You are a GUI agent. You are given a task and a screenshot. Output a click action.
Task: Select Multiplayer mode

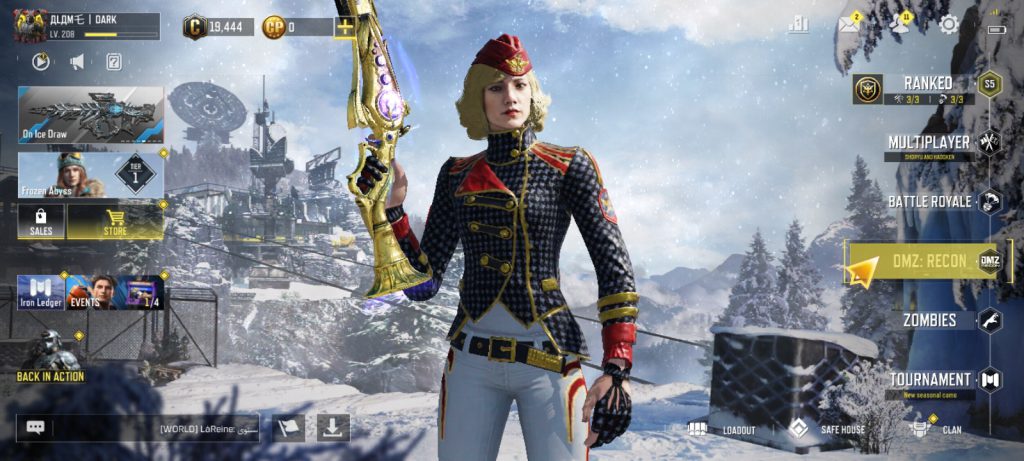click(929, 143)
